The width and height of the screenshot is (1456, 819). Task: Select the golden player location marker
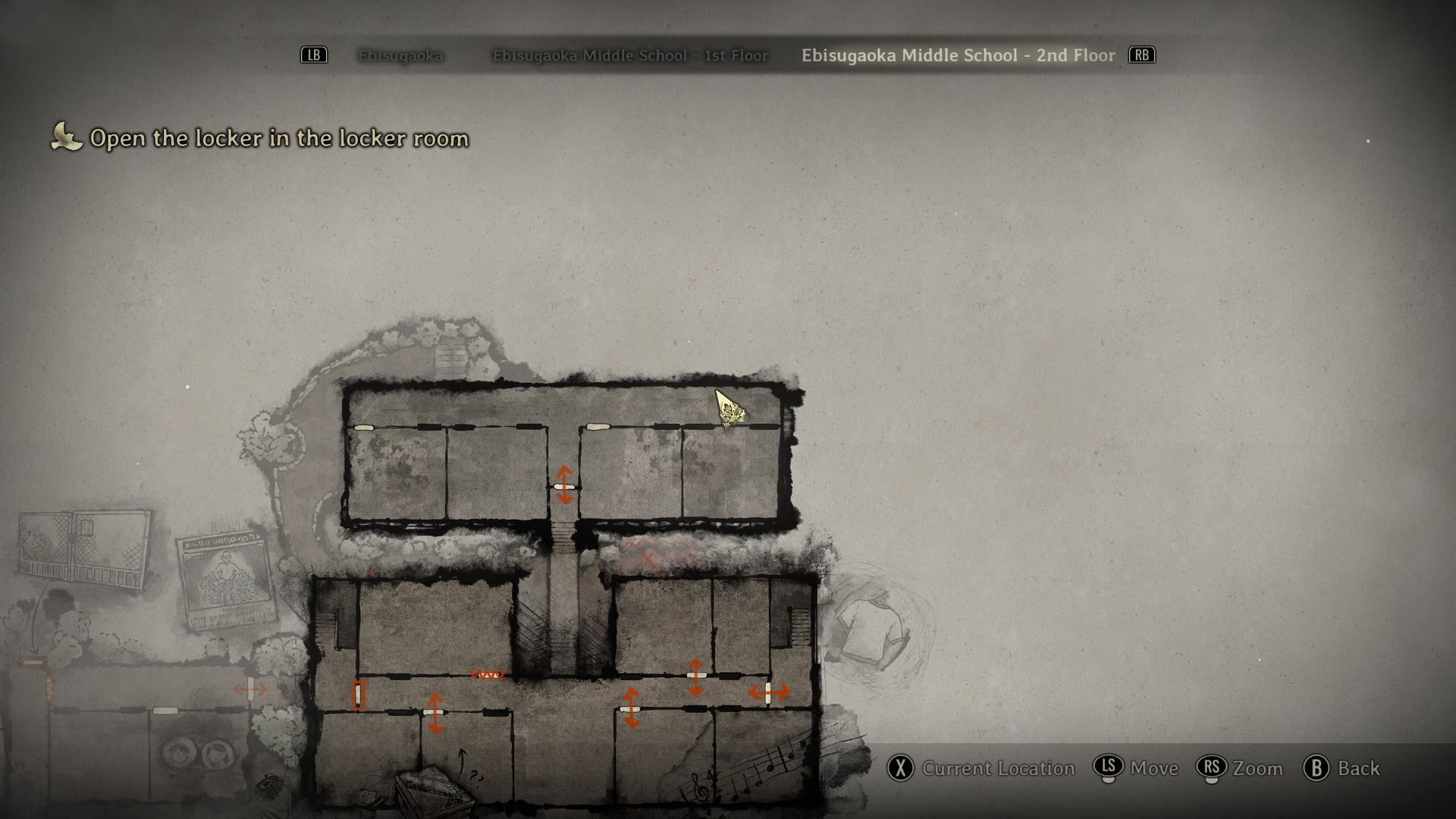coord(730,409)
